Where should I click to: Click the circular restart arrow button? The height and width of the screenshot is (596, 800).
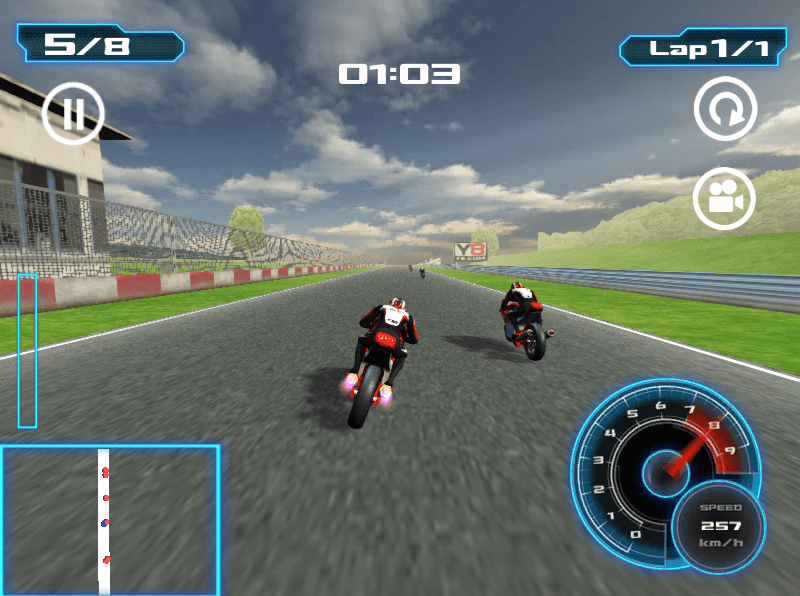pyautogui.click(x=725, y=109)
